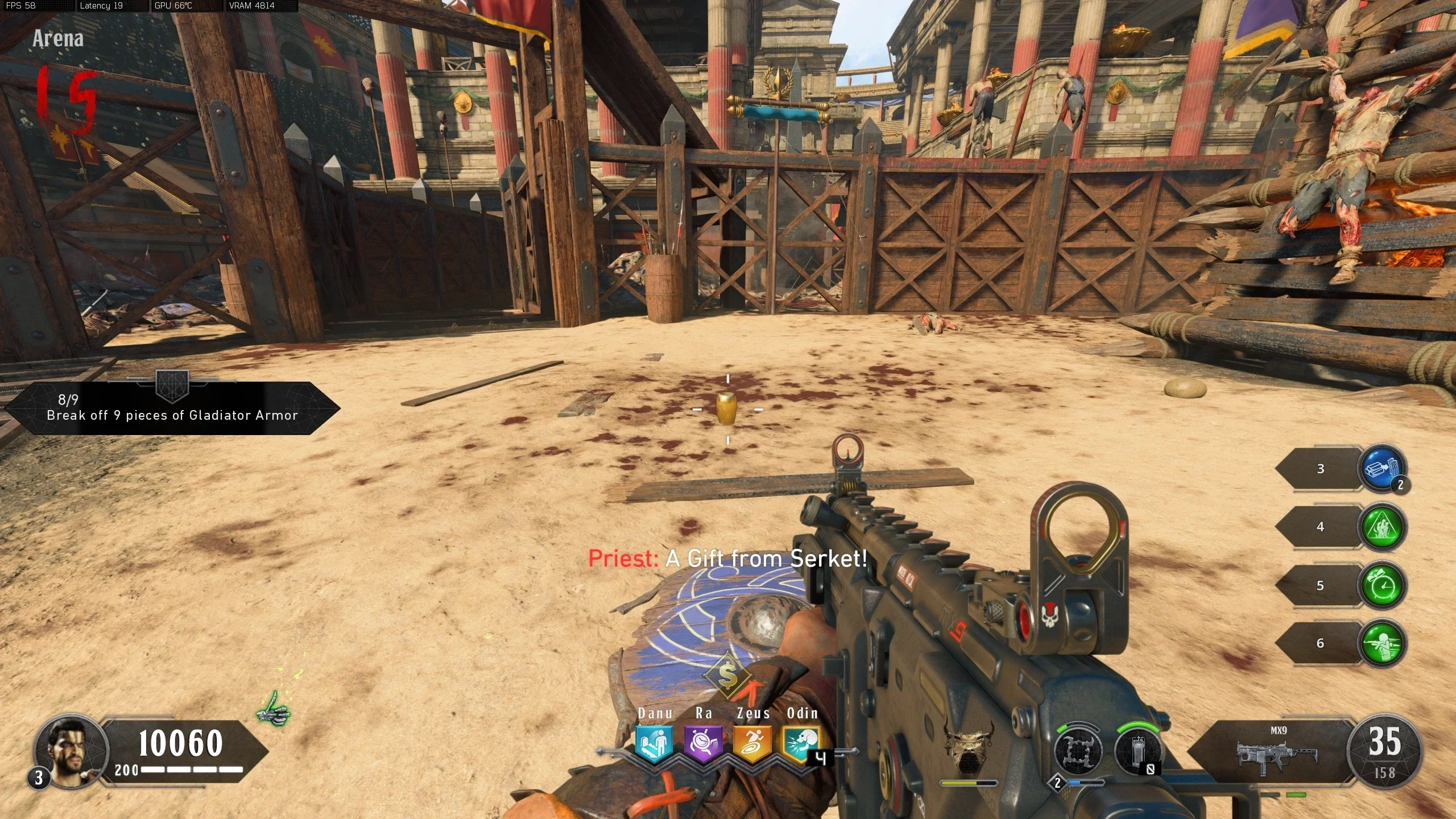The width and height of the screenshot is (1456, 819).
Task: Select the tactical equipment canister icon
Action: (1137, 751)
